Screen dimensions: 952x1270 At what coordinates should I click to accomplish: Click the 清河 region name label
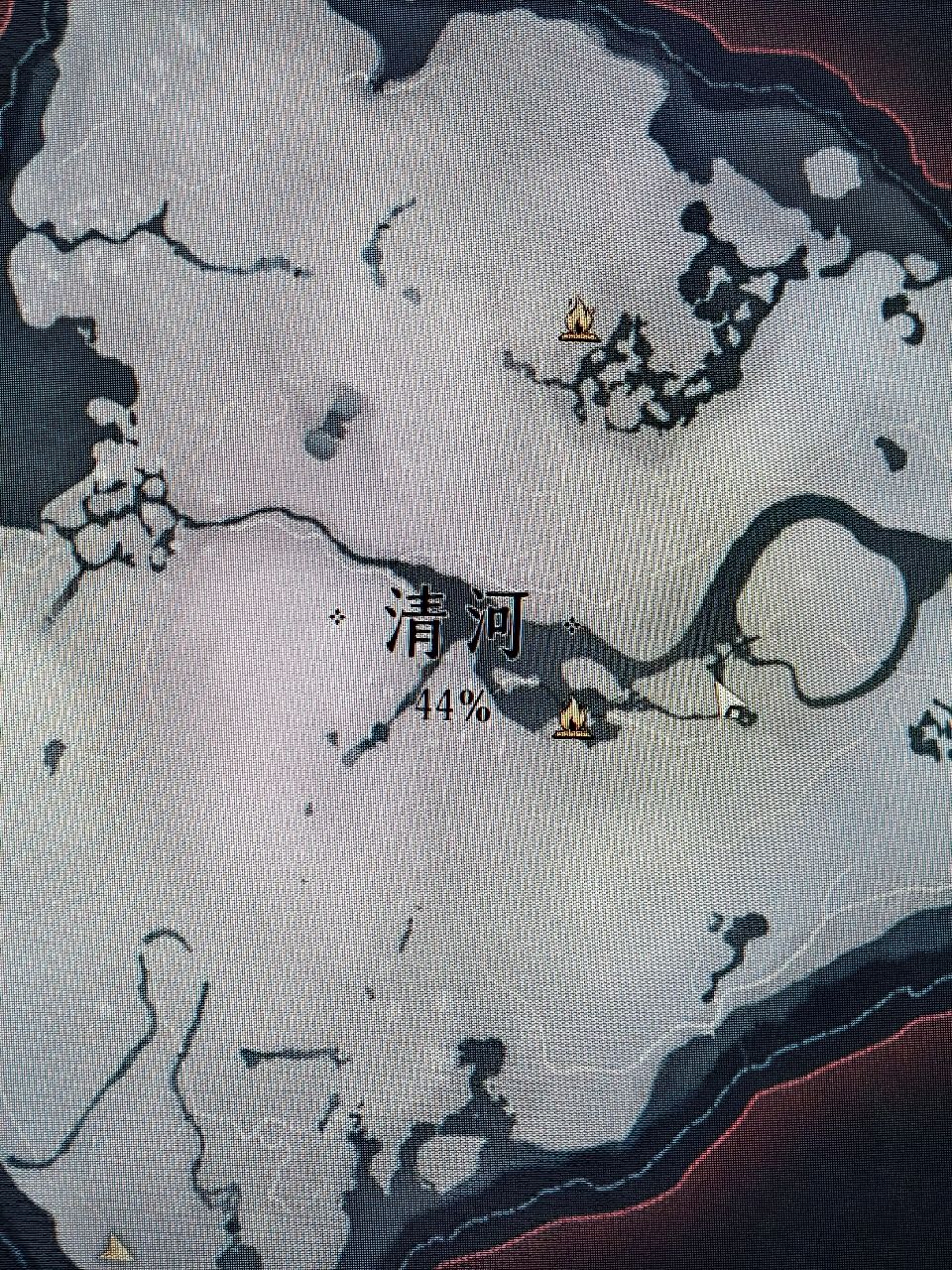(454, 625)
